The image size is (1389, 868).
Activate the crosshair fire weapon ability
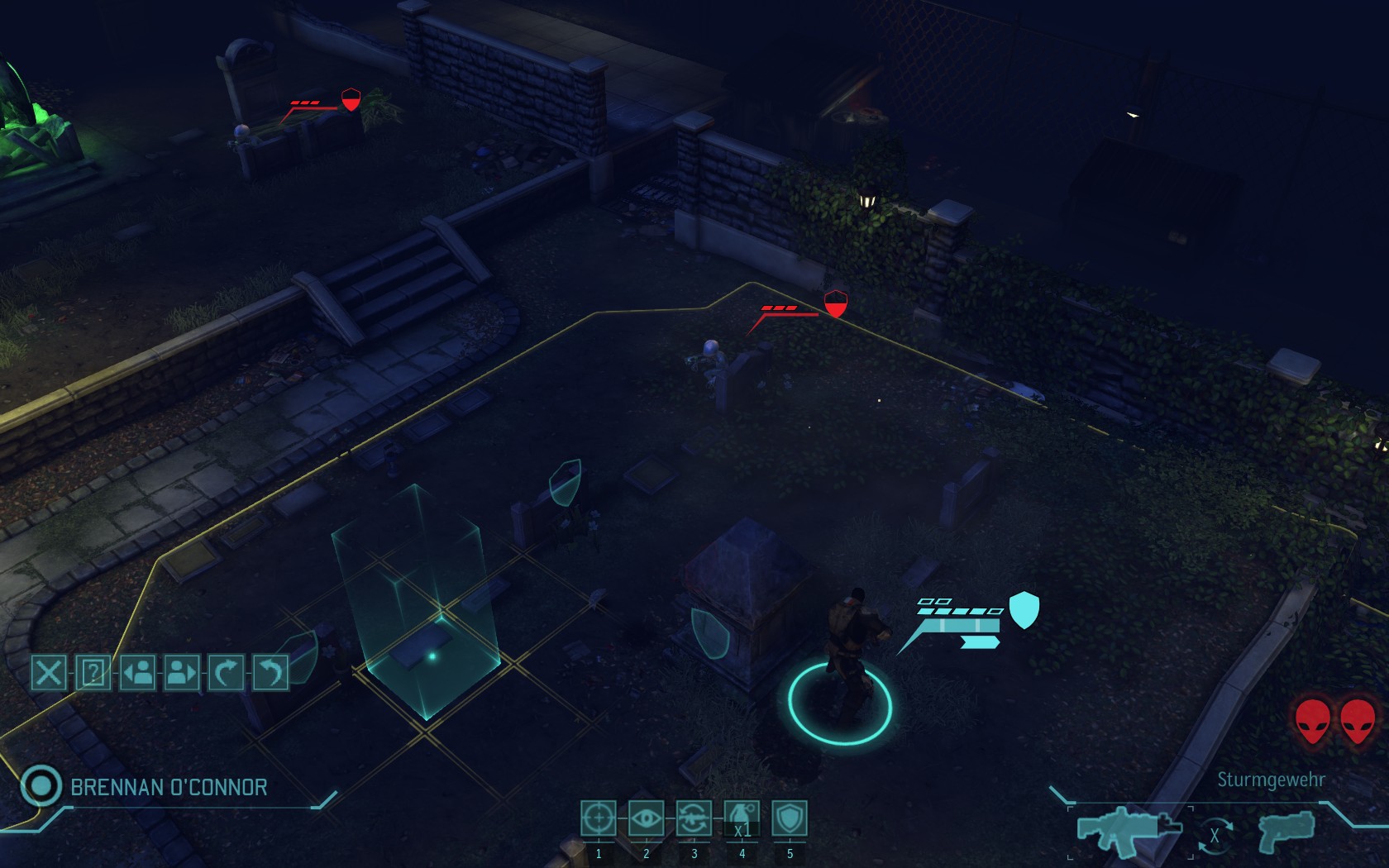599,818
